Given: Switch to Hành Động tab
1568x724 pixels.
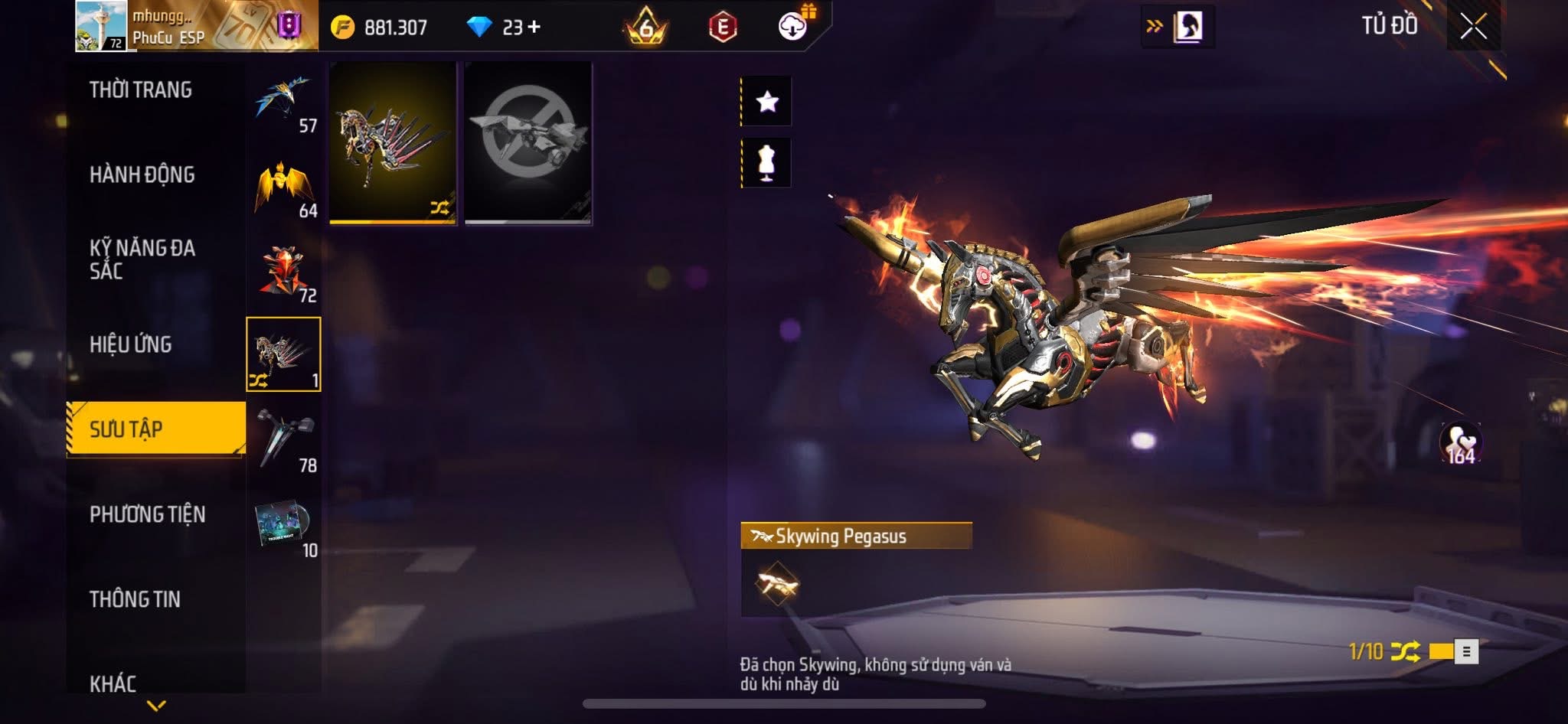Looking at the screenshot, I should click(x=142, y=175).
